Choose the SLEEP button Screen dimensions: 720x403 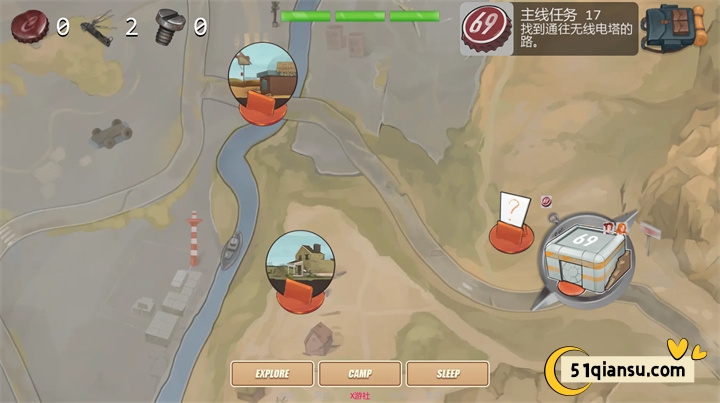coord(448,374)
